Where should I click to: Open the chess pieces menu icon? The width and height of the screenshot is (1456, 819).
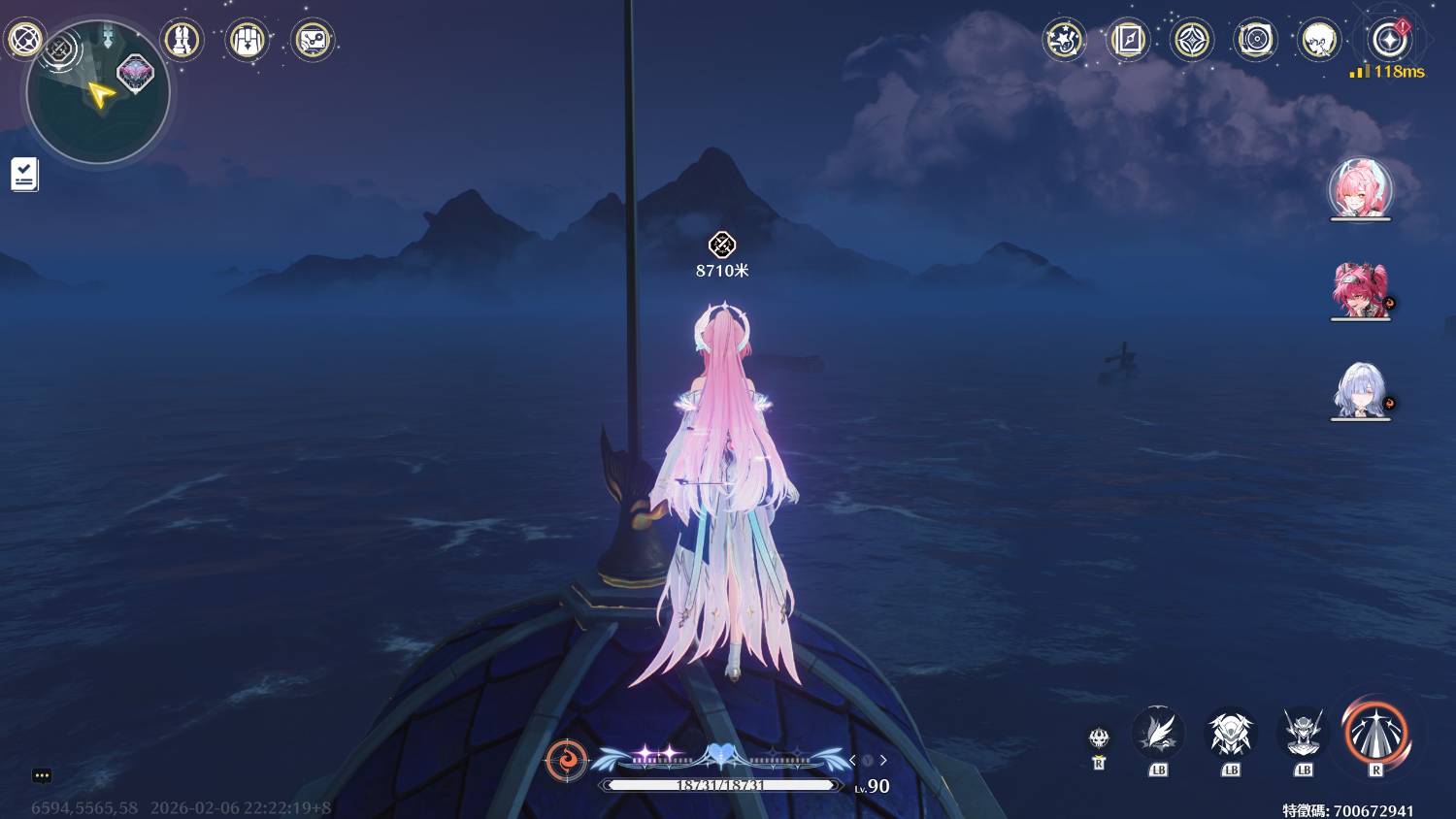click(182, 40)
